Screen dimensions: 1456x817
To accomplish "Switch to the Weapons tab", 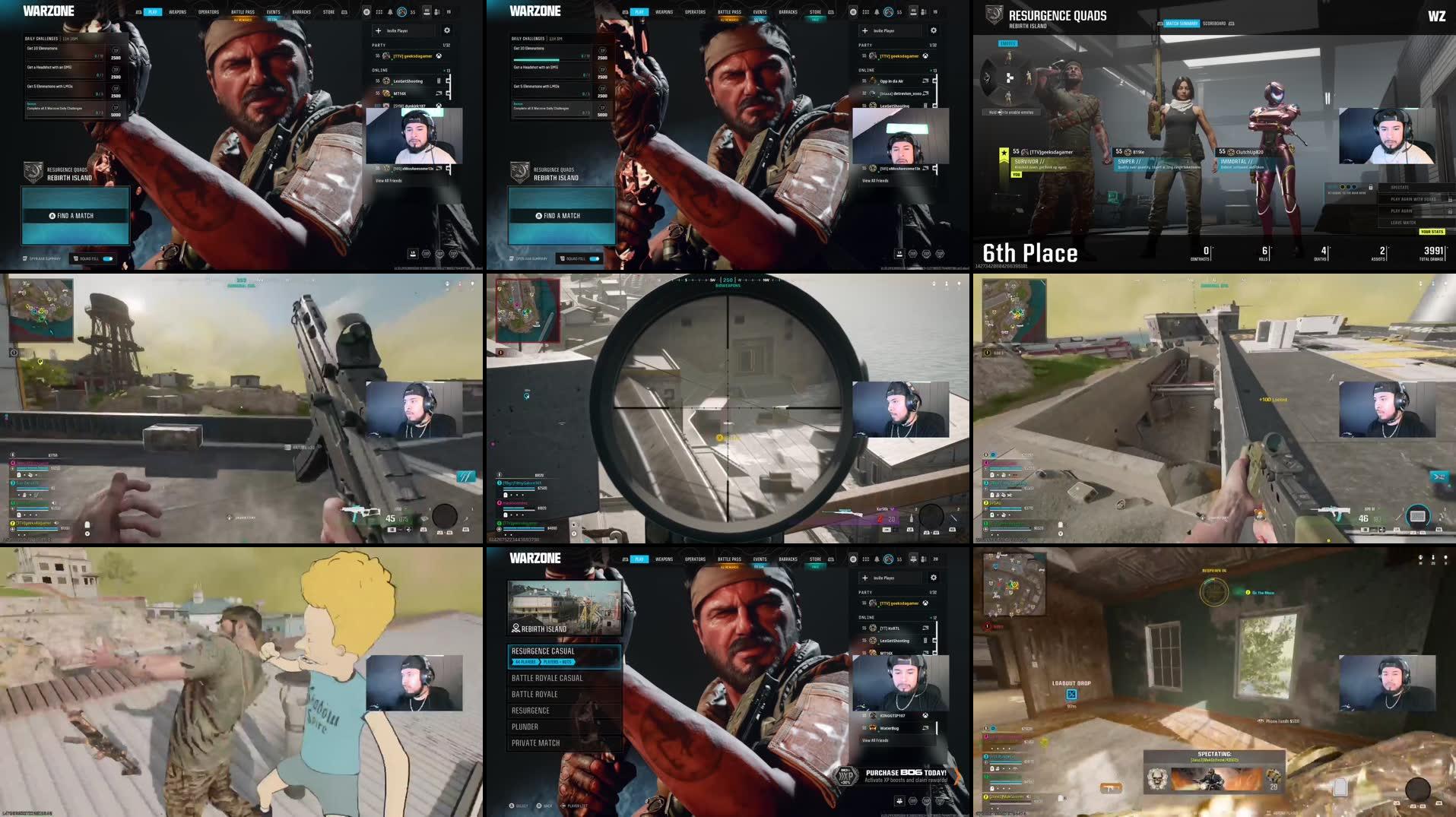I will pos(178,11).
